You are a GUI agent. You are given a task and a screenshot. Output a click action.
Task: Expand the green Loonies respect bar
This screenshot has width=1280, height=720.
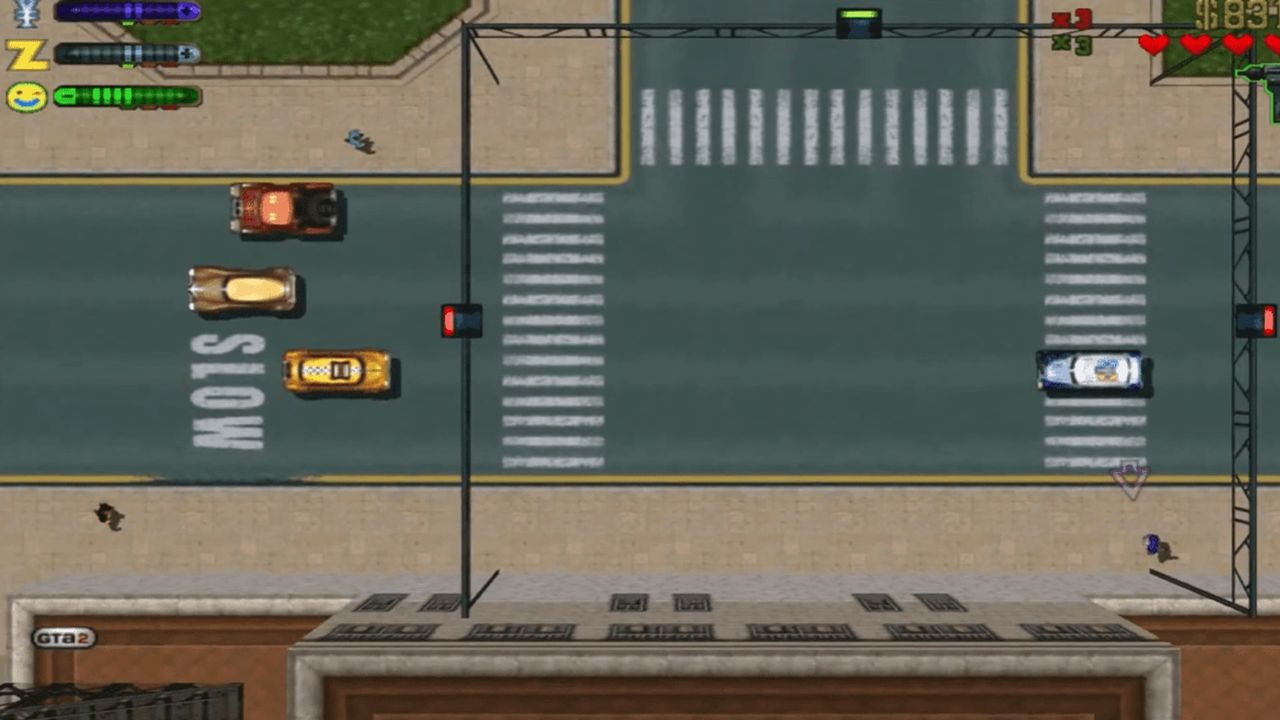click(x=125, y=95)
